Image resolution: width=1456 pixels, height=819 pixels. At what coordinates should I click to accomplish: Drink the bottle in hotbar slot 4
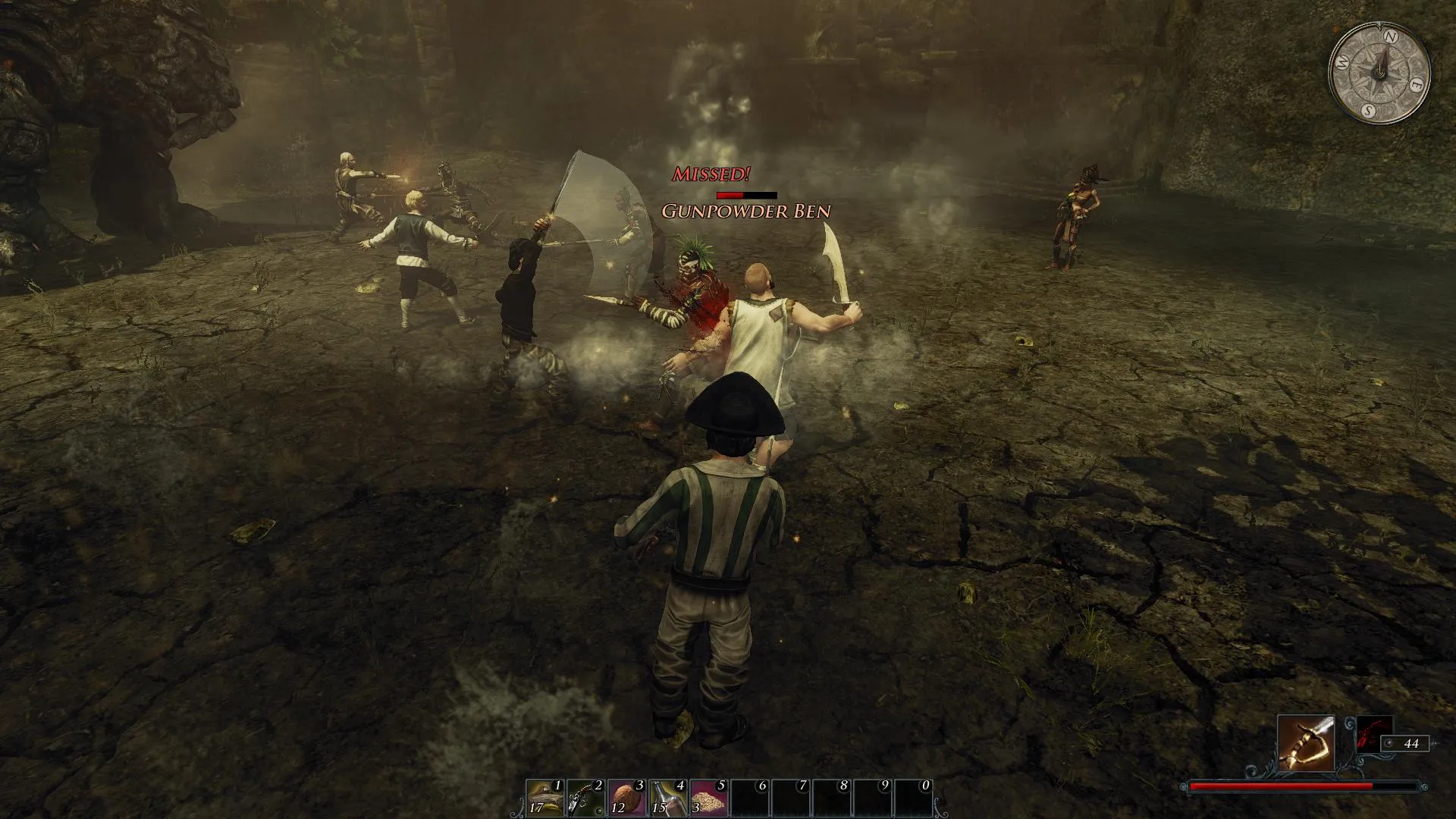(667, 798)
